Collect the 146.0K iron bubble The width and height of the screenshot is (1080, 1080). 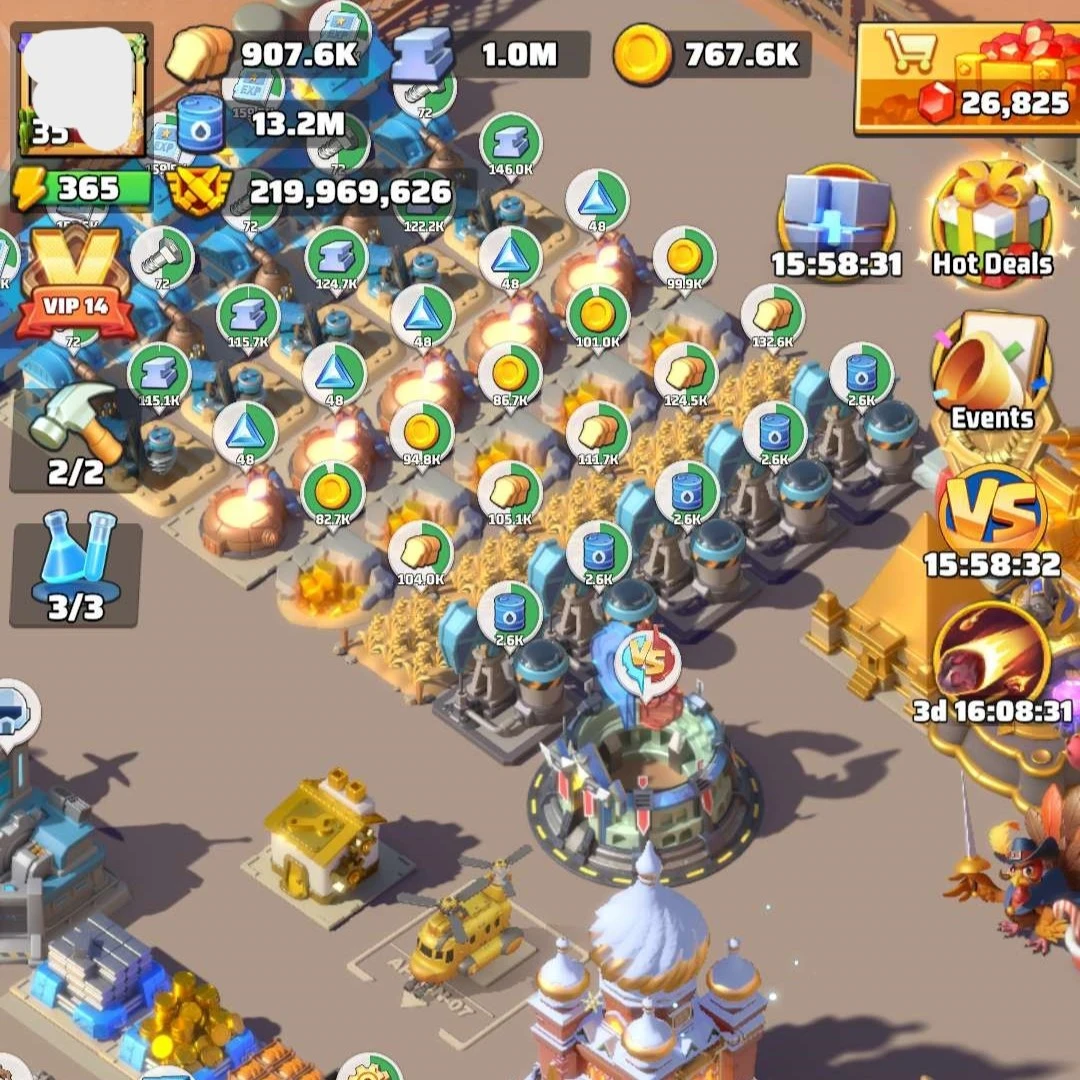[510, 143]
